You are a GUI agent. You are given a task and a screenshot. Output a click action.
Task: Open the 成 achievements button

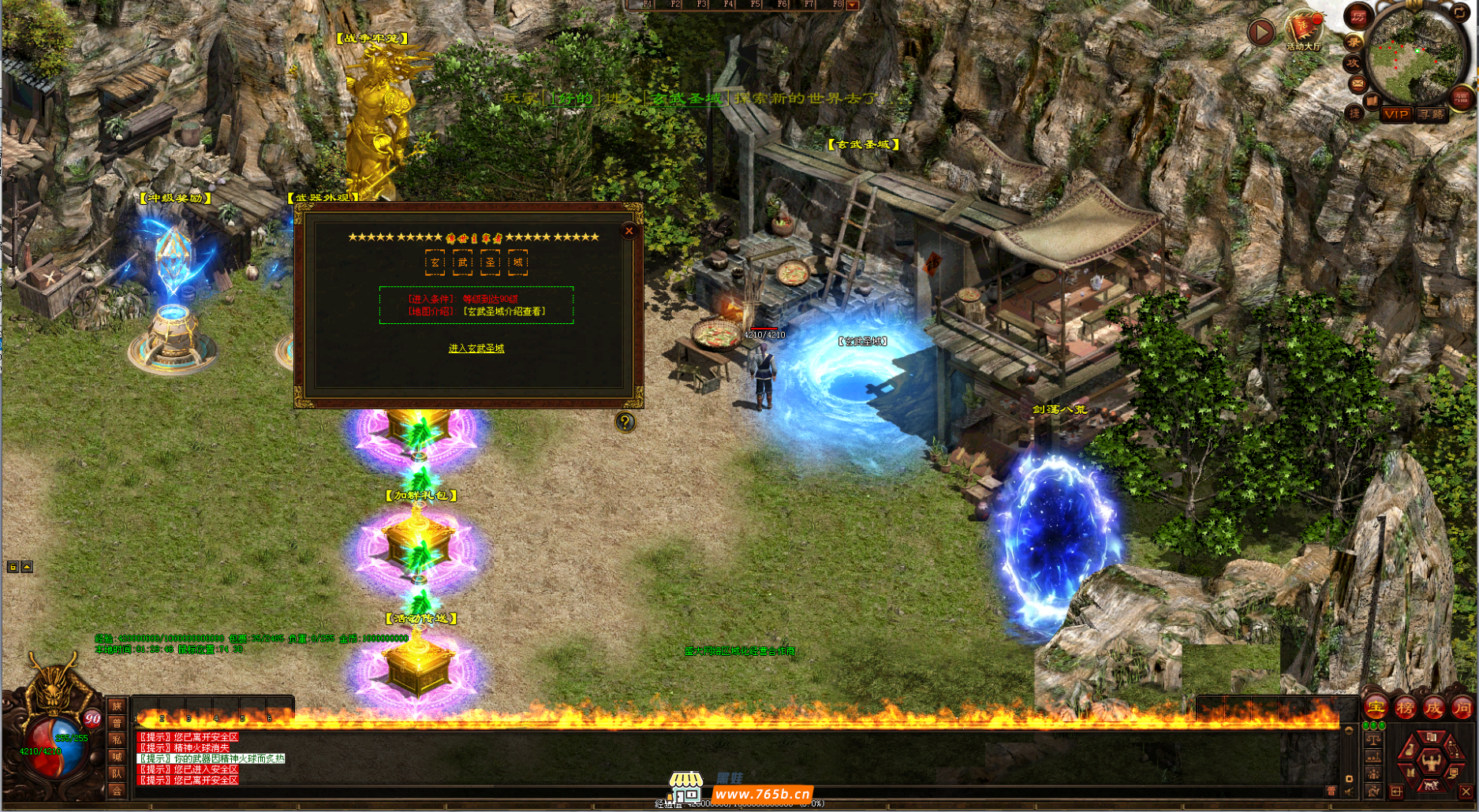pyautogui.click(x=1433, y=708)
